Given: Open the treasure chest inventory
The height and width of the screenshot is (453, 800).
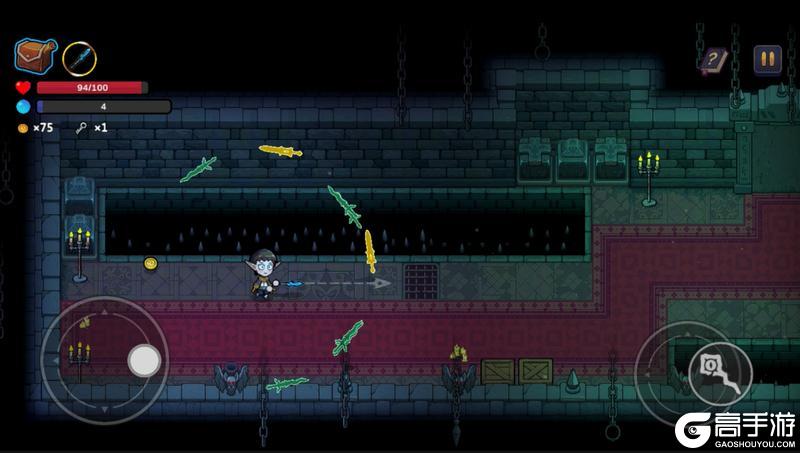Looking at the screenshot, I should click(x=35, y=56).
